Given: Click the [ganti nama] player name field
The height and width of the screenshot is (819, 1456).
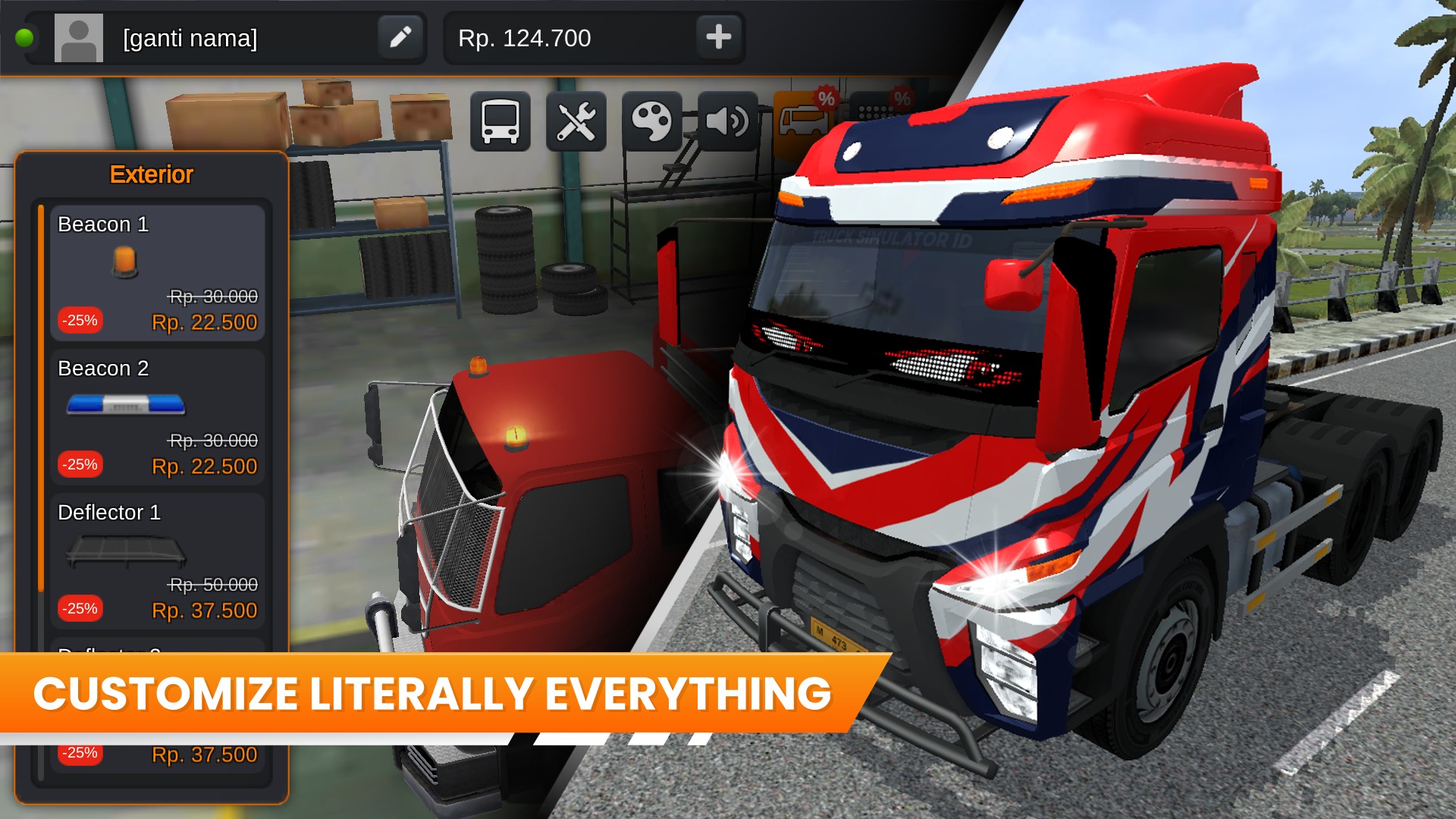Looking at the screenshot, I should pyautogui.click(x=227, y=37).
